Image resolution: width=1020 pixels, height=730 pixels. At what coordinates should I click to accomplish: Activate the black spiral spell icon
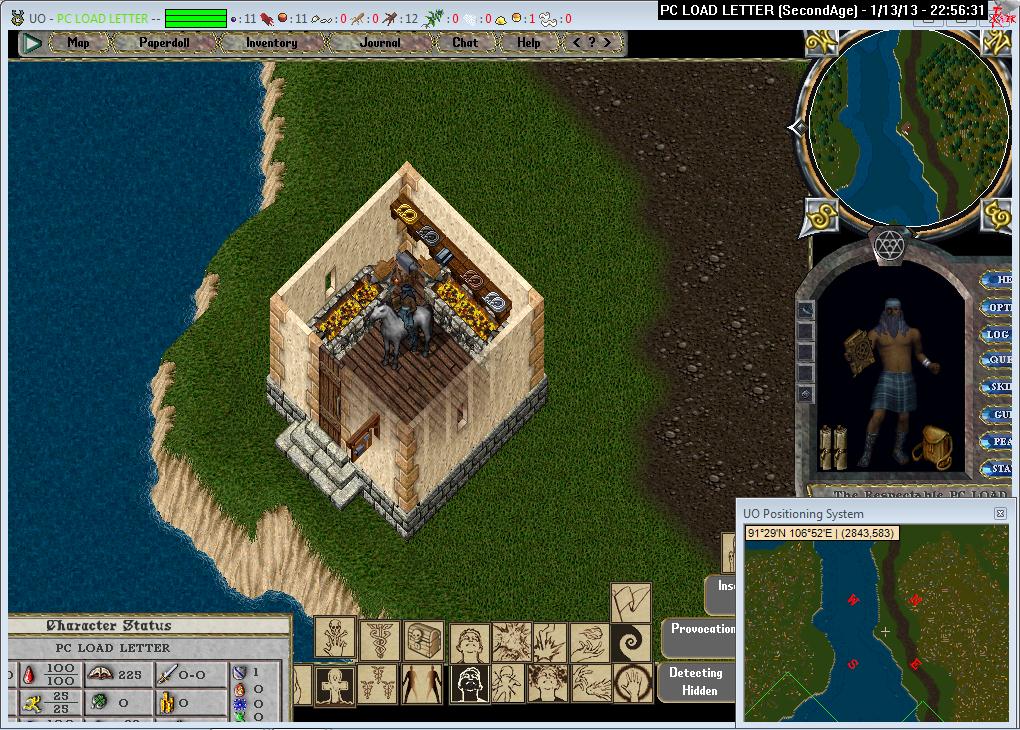coord(631,639)
